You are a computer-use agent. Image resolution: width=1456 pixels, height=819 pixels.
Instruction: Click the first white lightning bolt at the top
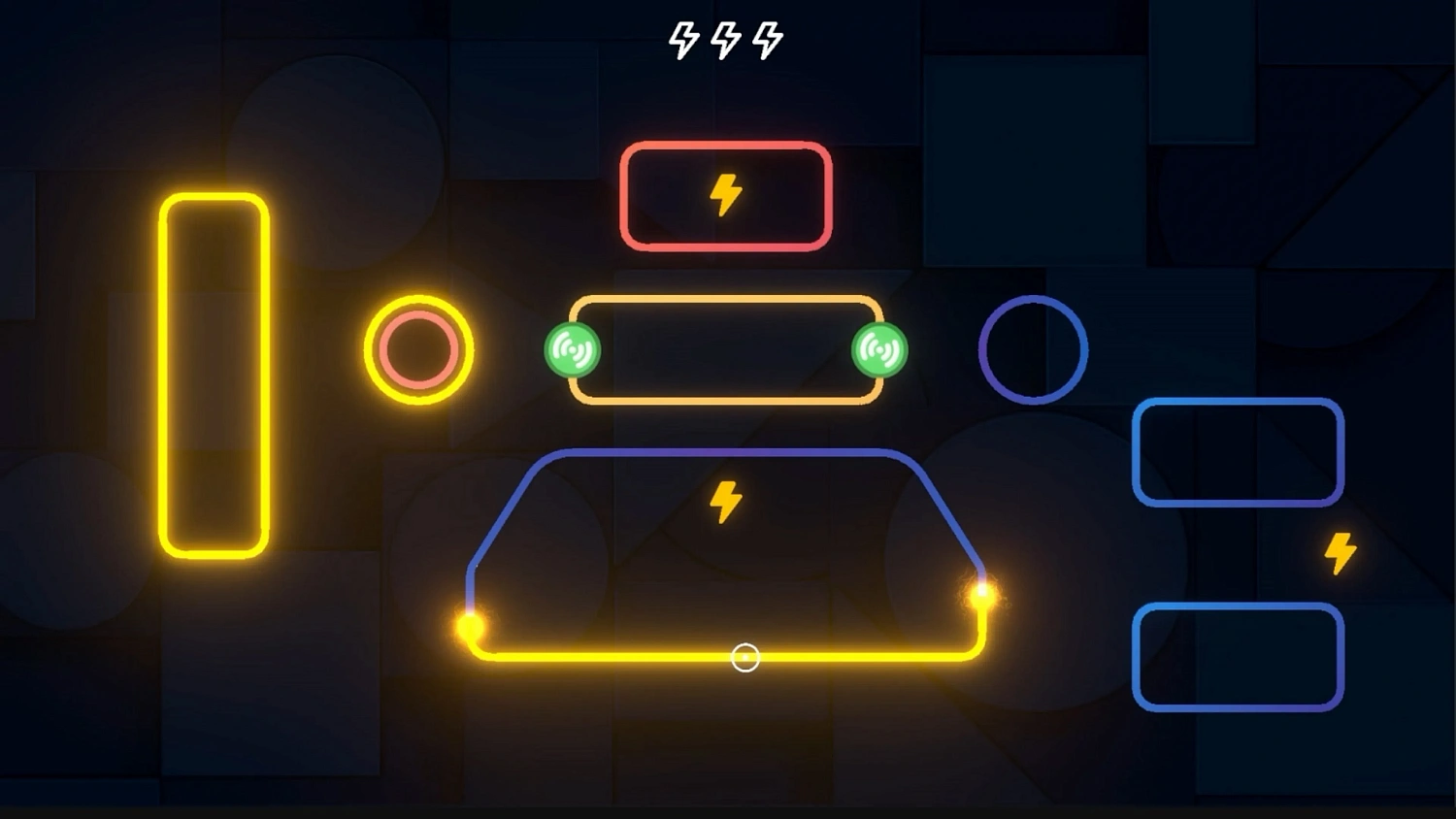(682, 39)
